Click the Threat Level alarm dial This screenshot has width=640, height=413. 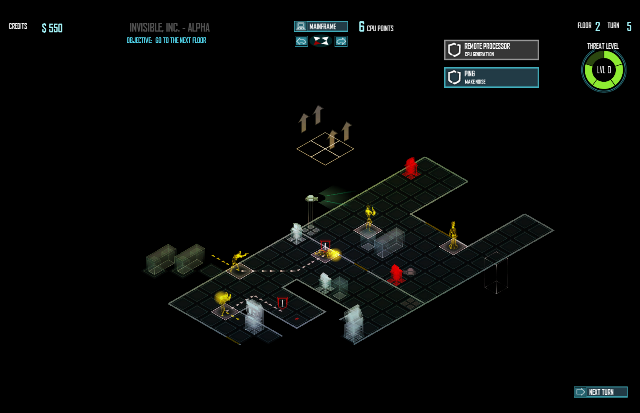point(603,70)
